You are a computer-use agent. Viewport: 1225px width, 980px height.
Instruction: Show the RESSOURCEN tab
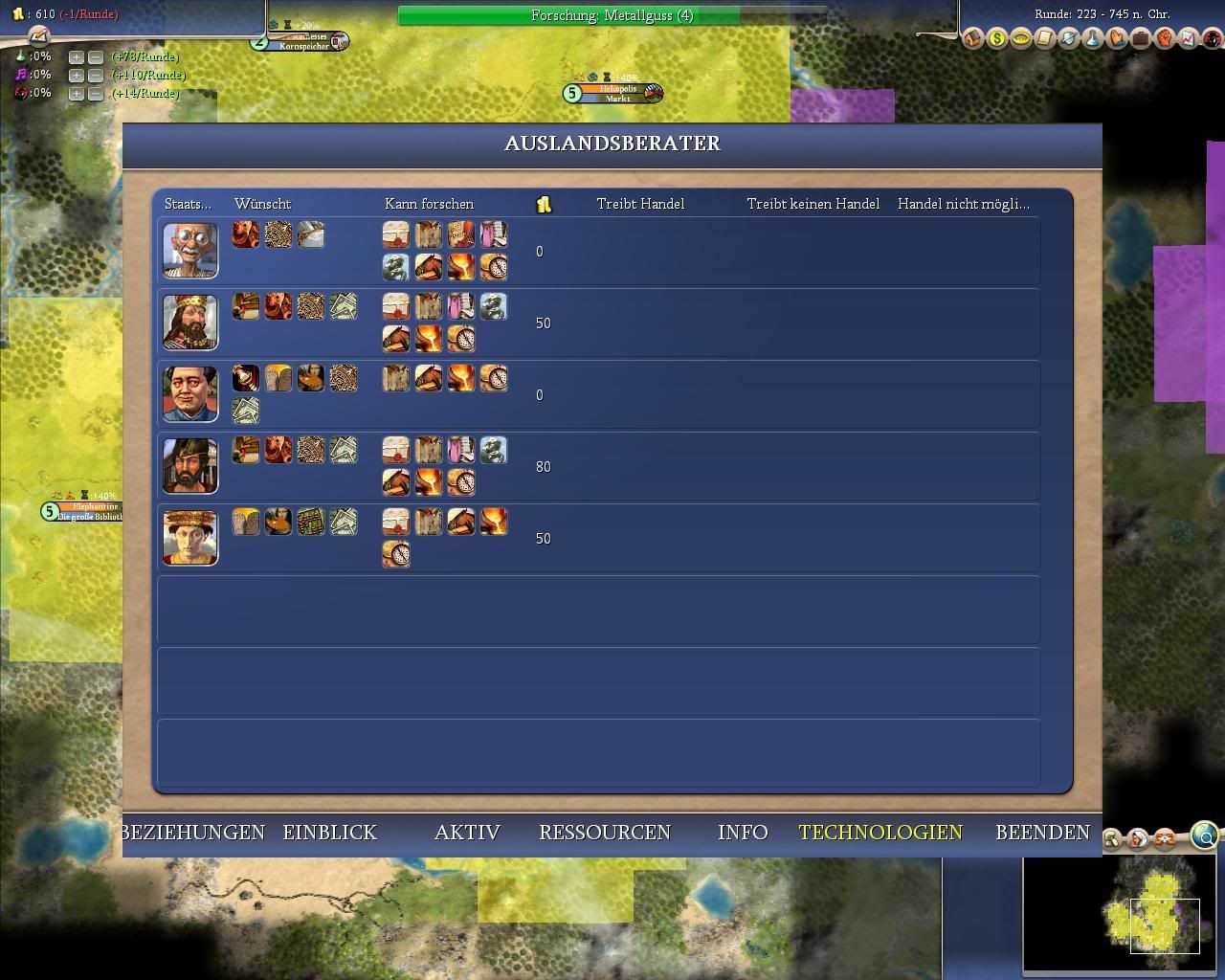point(605,833)
